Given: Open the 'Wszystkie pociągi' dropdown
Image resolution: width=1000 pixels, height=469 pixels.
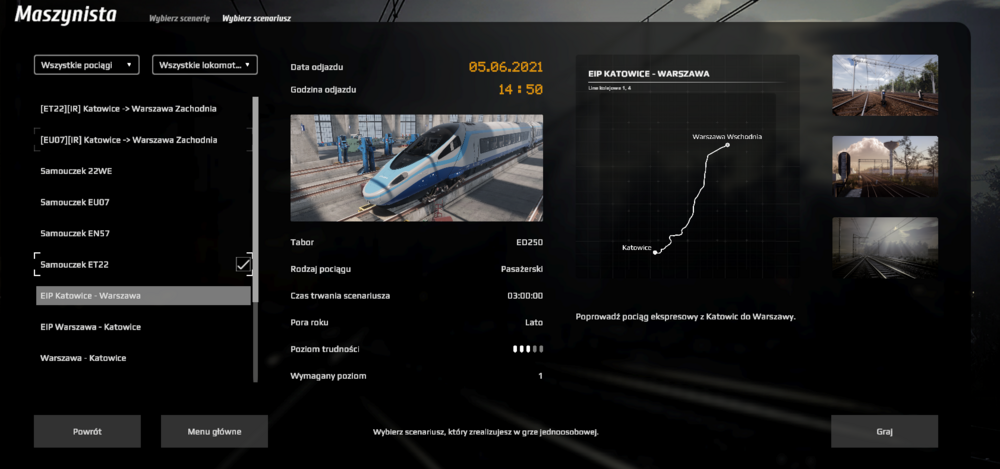Looking at the screenshot, I should point(87,65).
